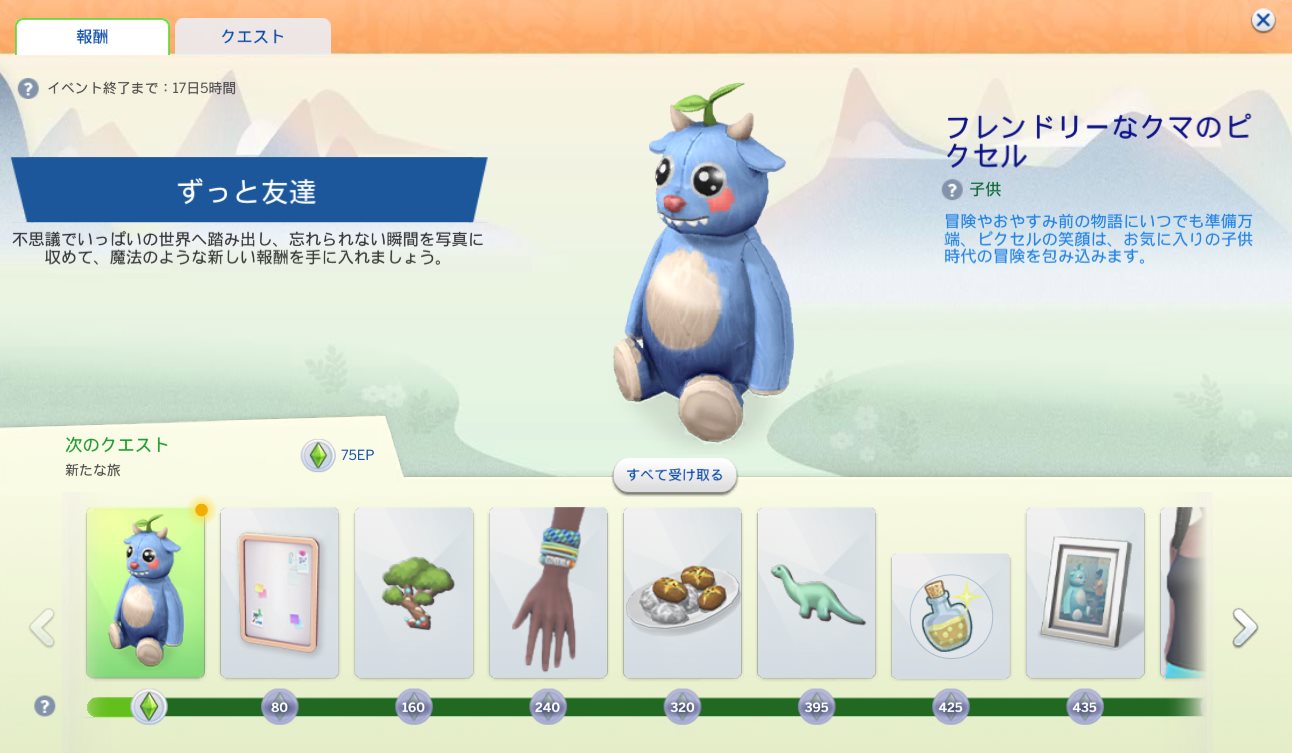Click the 320 point milestone marker
Image resolution: width=1292 pixels, height=753 pixels.
682,707
